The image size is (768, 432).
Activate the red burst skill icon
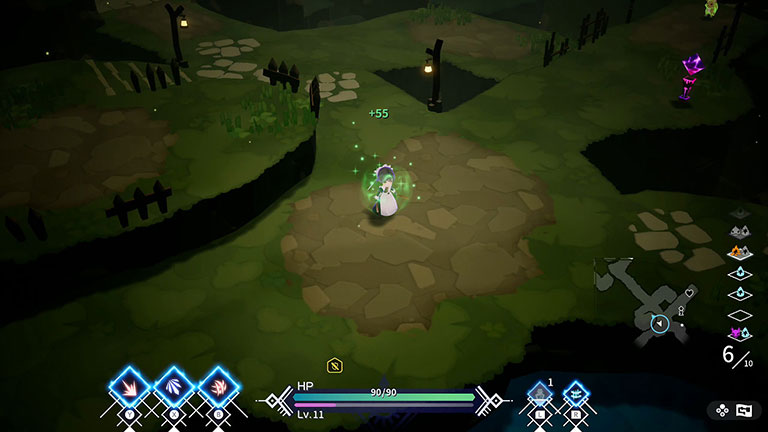(130, 387)
